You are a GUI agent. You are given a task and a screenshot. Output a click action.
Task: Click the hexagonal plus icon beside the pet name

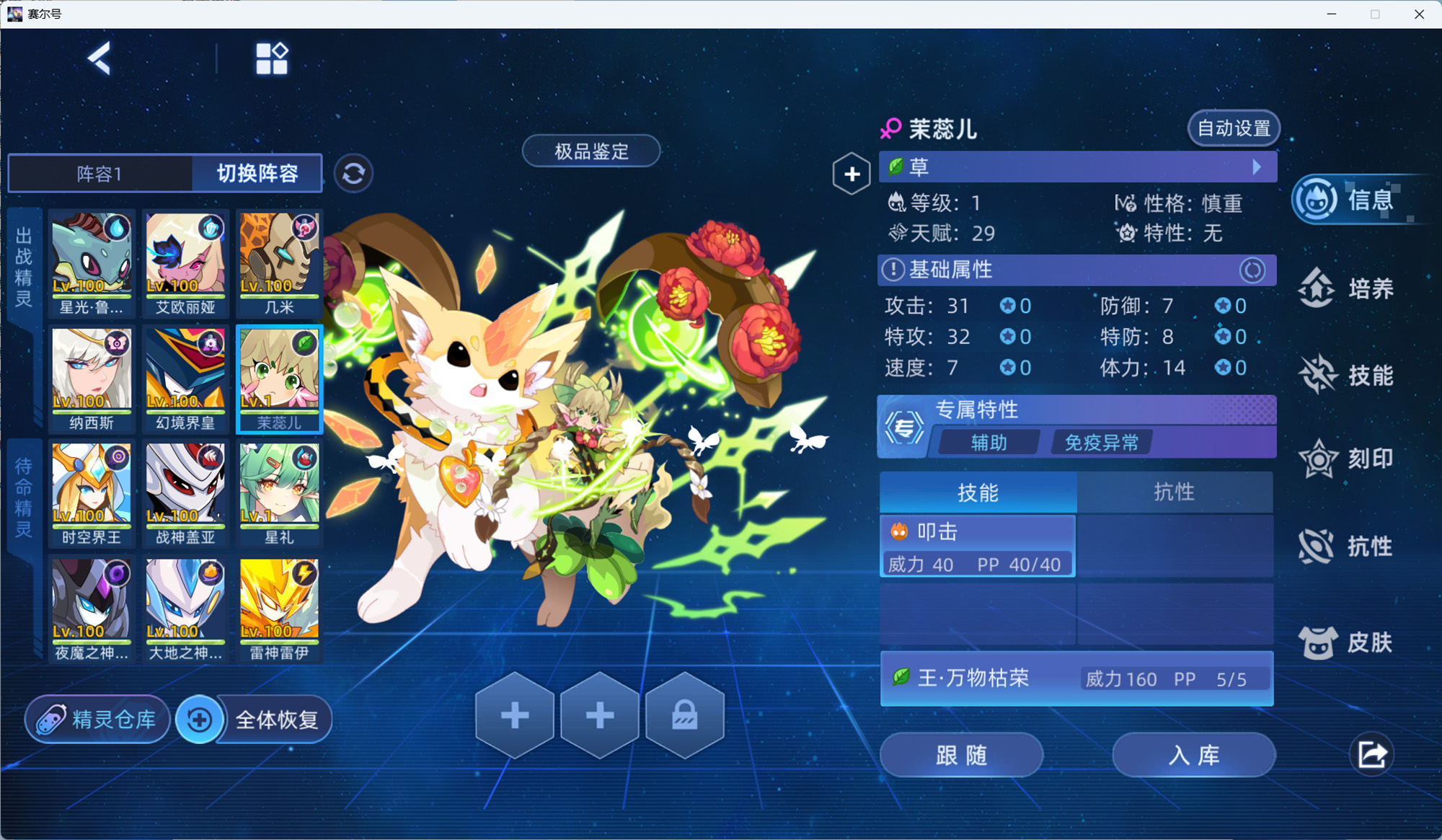[852, 173]
